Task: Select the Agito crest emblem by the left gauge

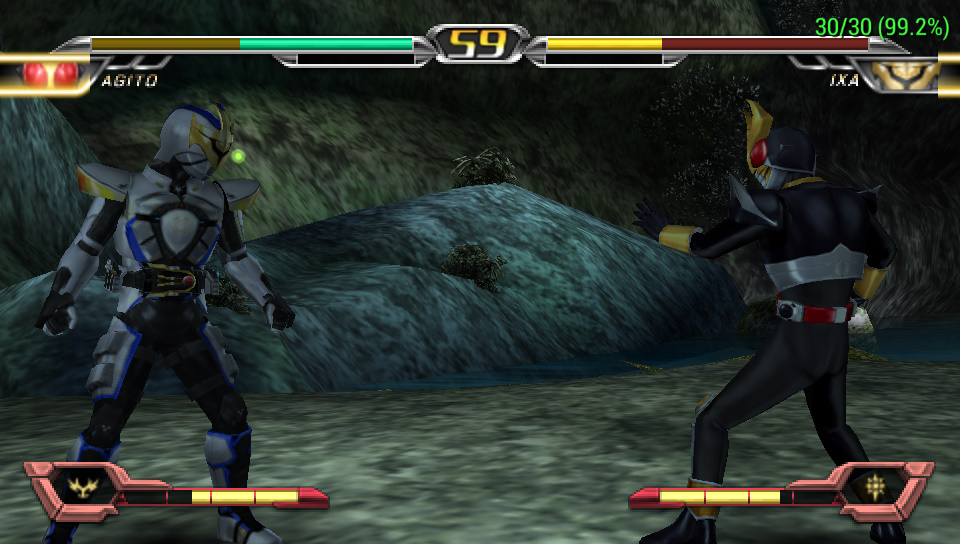Action: coord(81,489)
